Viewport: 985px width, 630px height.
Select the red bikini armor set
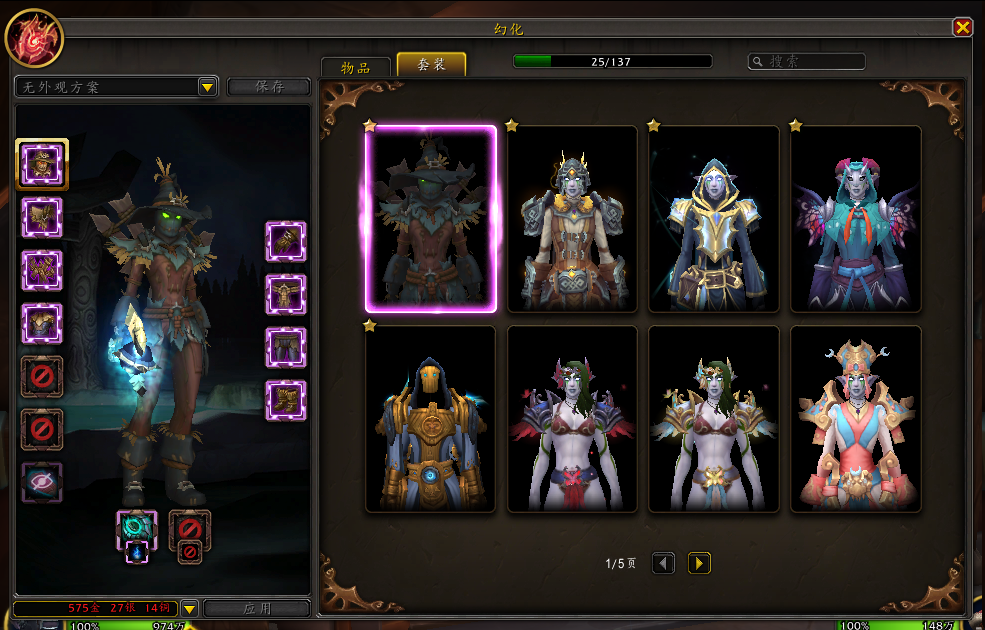[x=572, y=419]
